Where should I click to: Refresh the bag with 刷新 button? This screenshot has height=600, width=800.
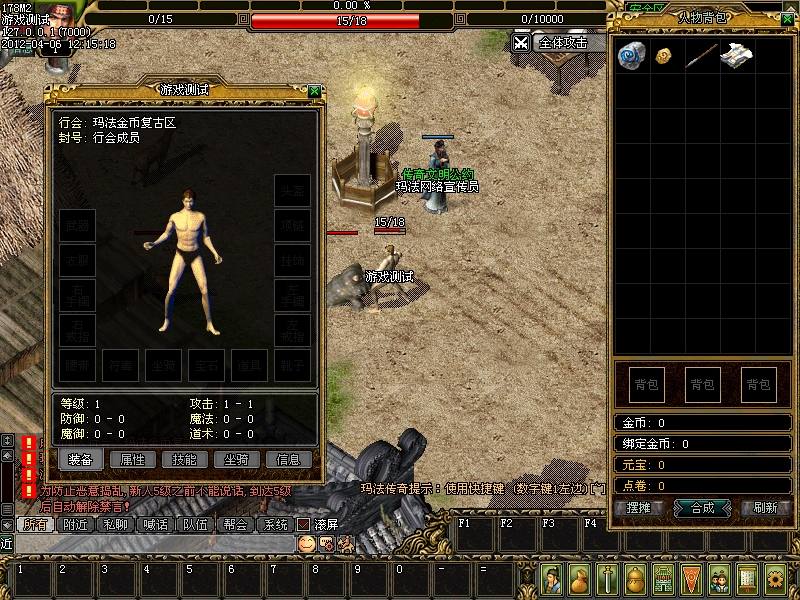pos(765,507)
